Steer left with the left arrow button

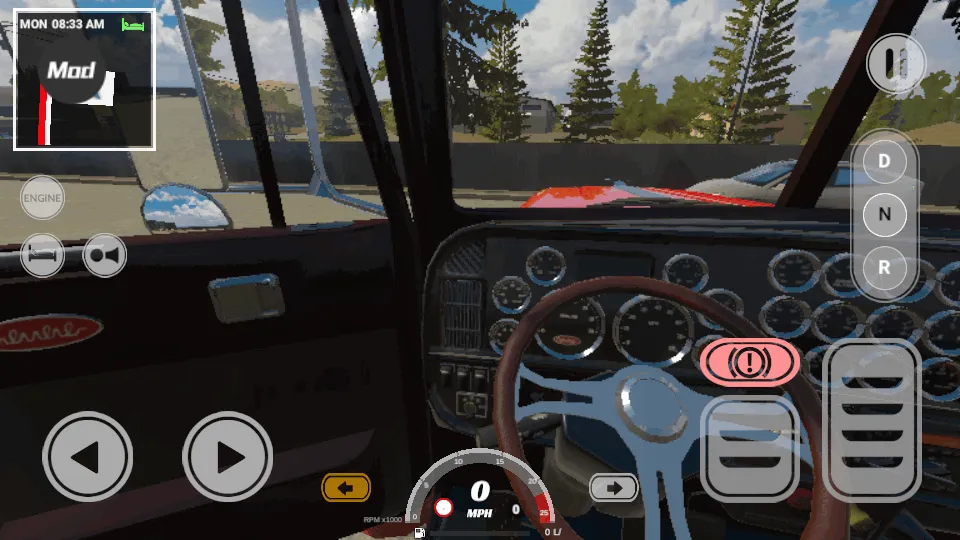coord(87,457)
